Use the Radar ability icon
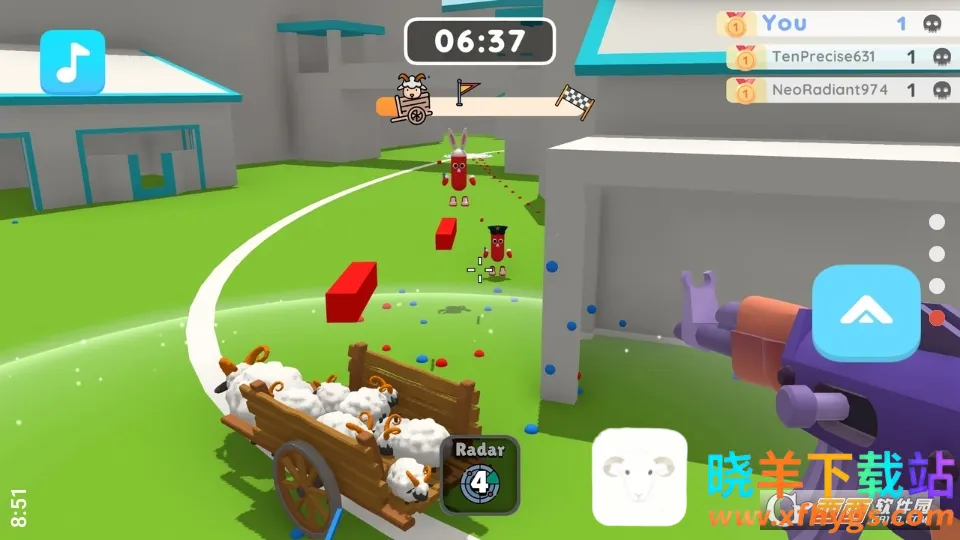 click(x=480, y=475)
